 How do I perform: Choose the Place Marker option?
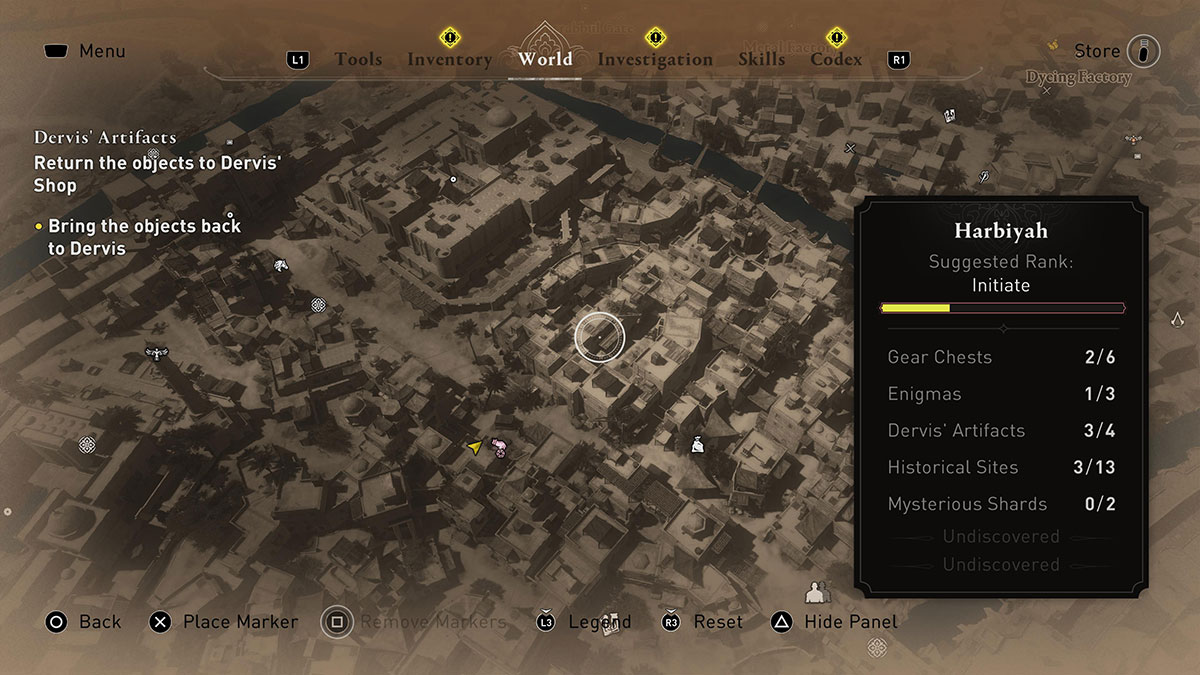(x=240, y=622)
